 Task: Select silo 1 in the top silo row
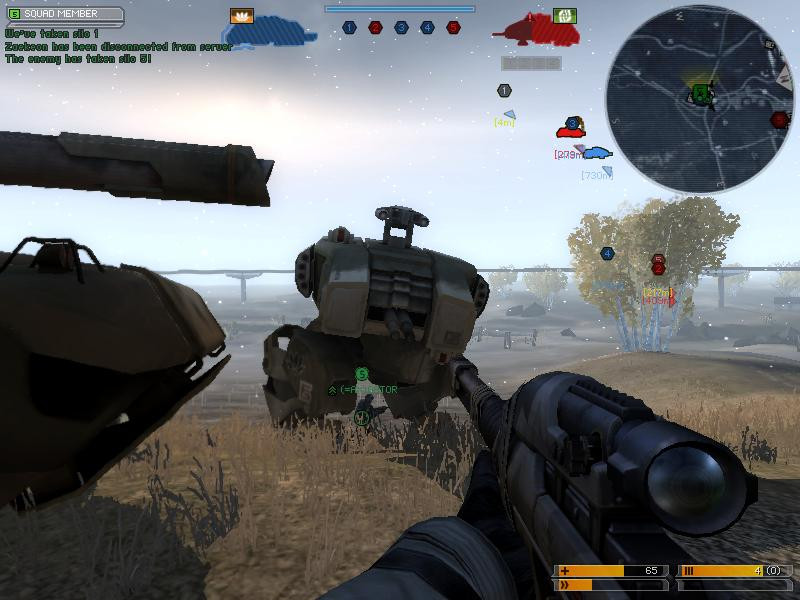click(349, 28)
